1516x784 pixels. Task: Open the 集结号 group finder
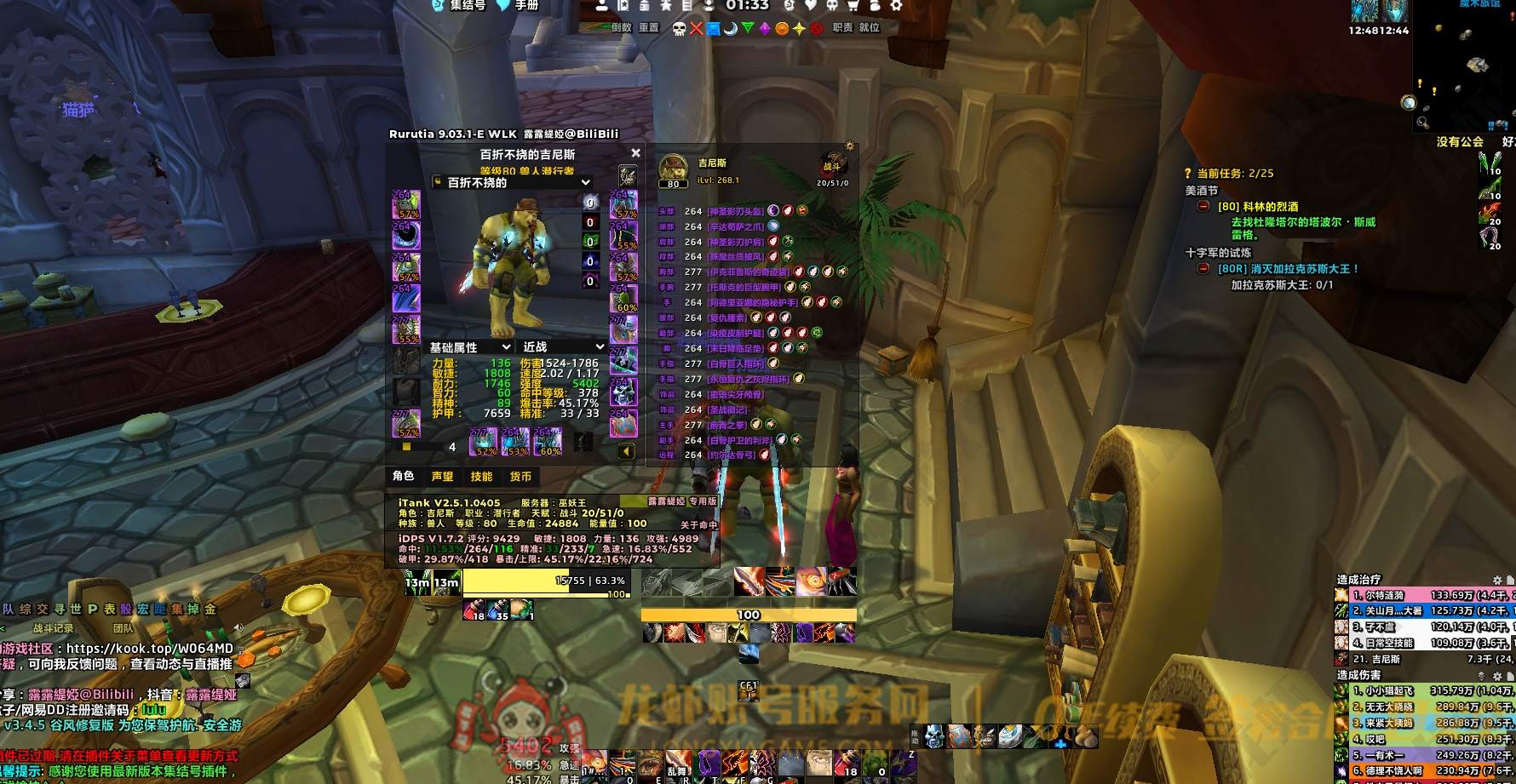click(467, 5)
